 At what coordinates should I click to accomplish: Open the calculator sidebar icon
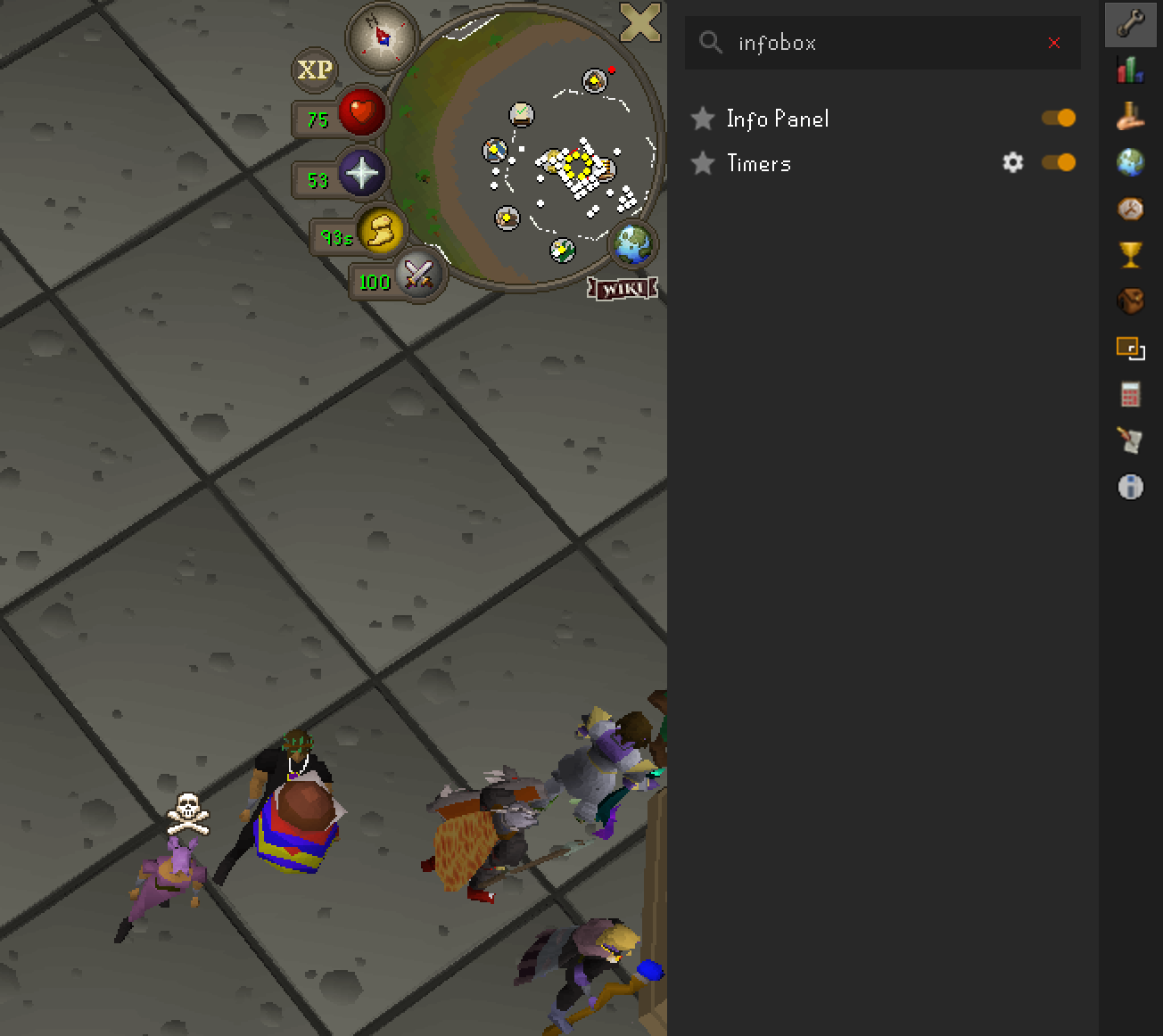coord(1130,394)
